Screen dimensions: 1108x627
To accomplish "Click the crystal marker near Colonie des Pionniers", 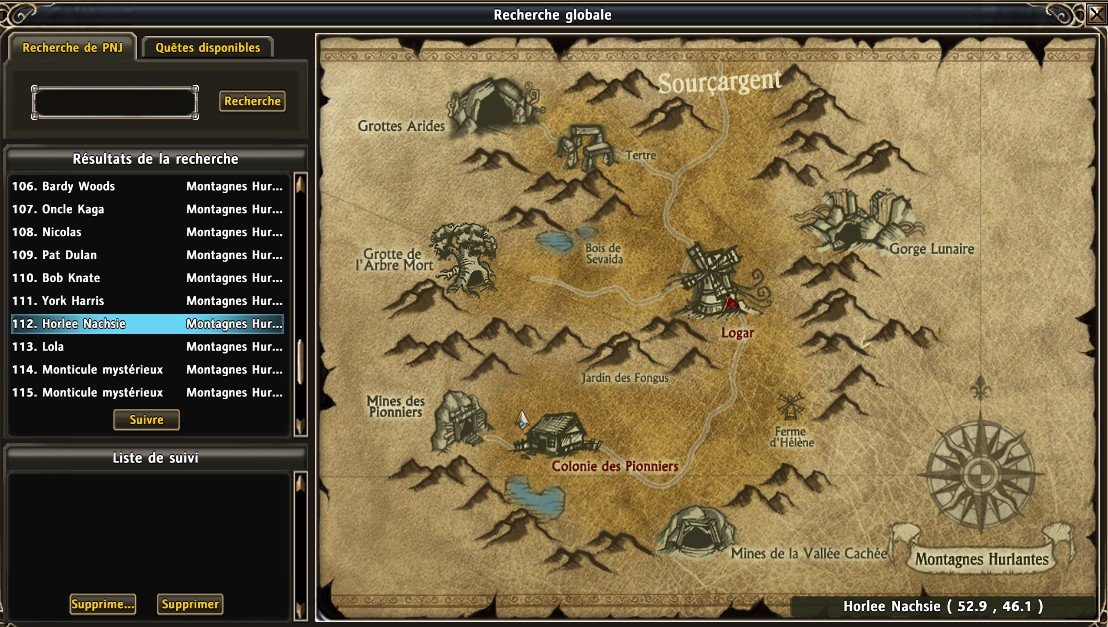I will 521,420.
